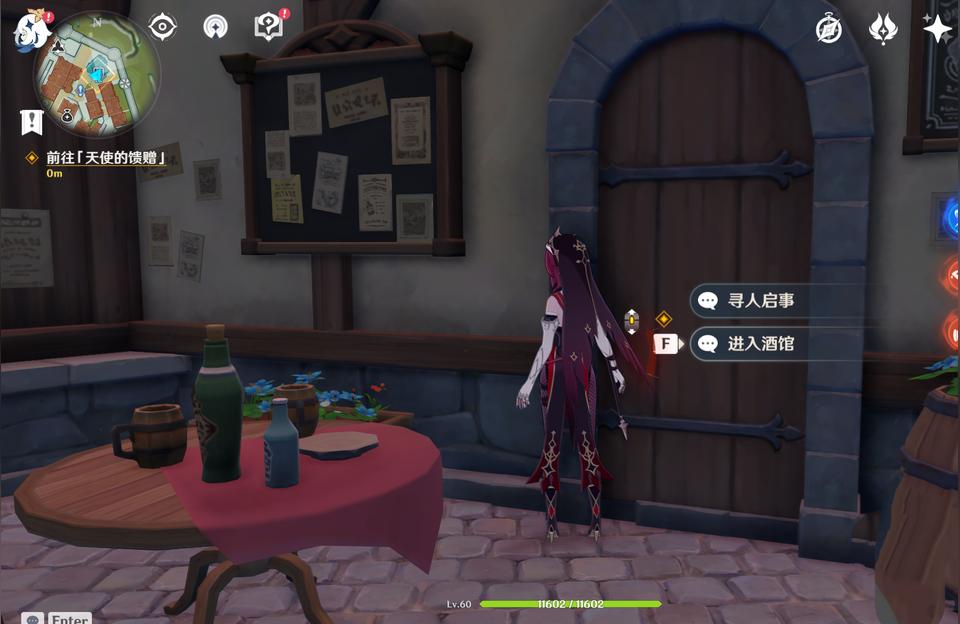Image resolution: width=960 pixels, height=624 pixels.
Task: Open the winged battle pass icon
Action: [883, 29]
